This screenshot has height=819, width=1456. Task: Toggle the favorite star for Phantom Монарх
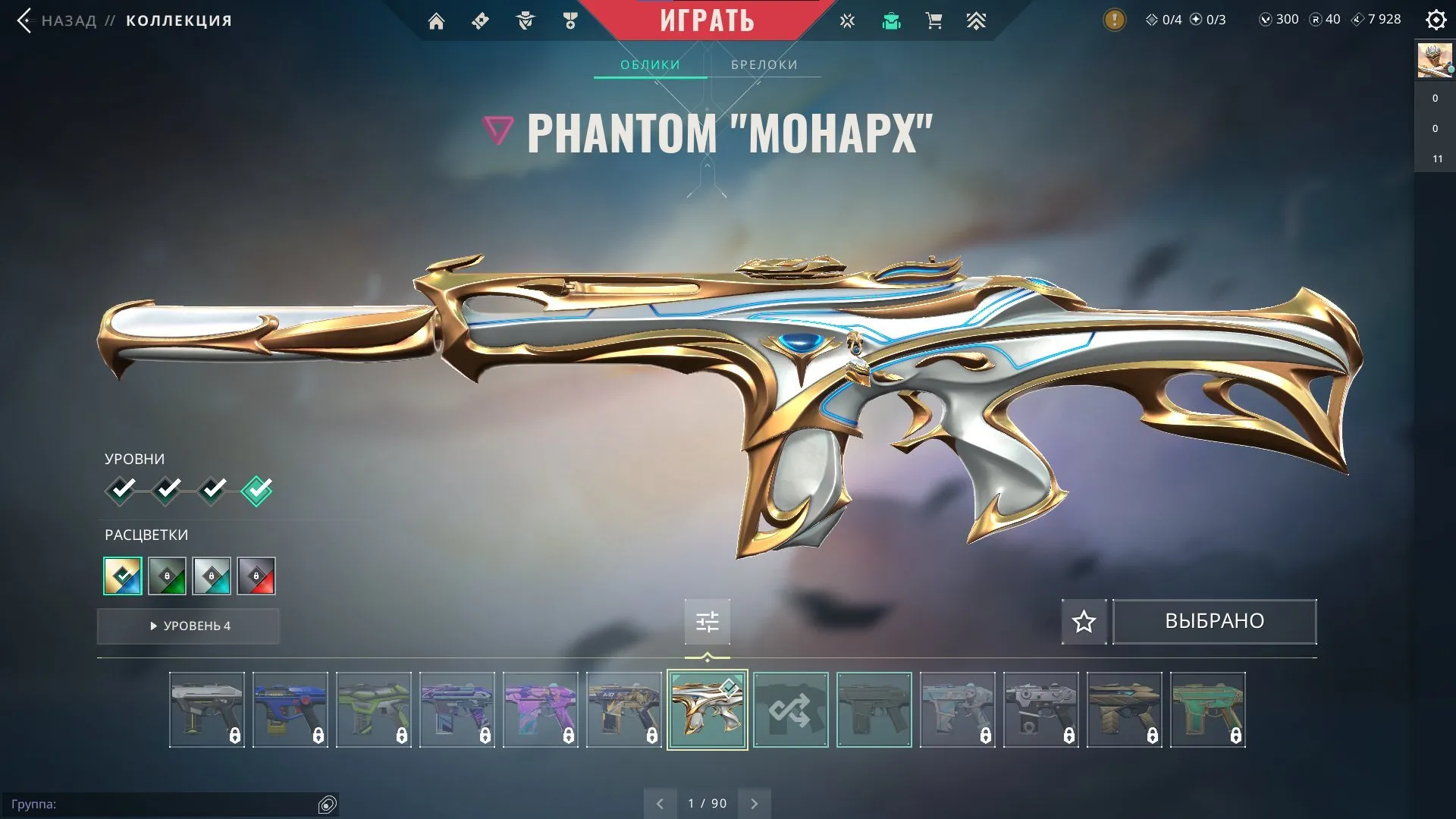[1083, 621]
